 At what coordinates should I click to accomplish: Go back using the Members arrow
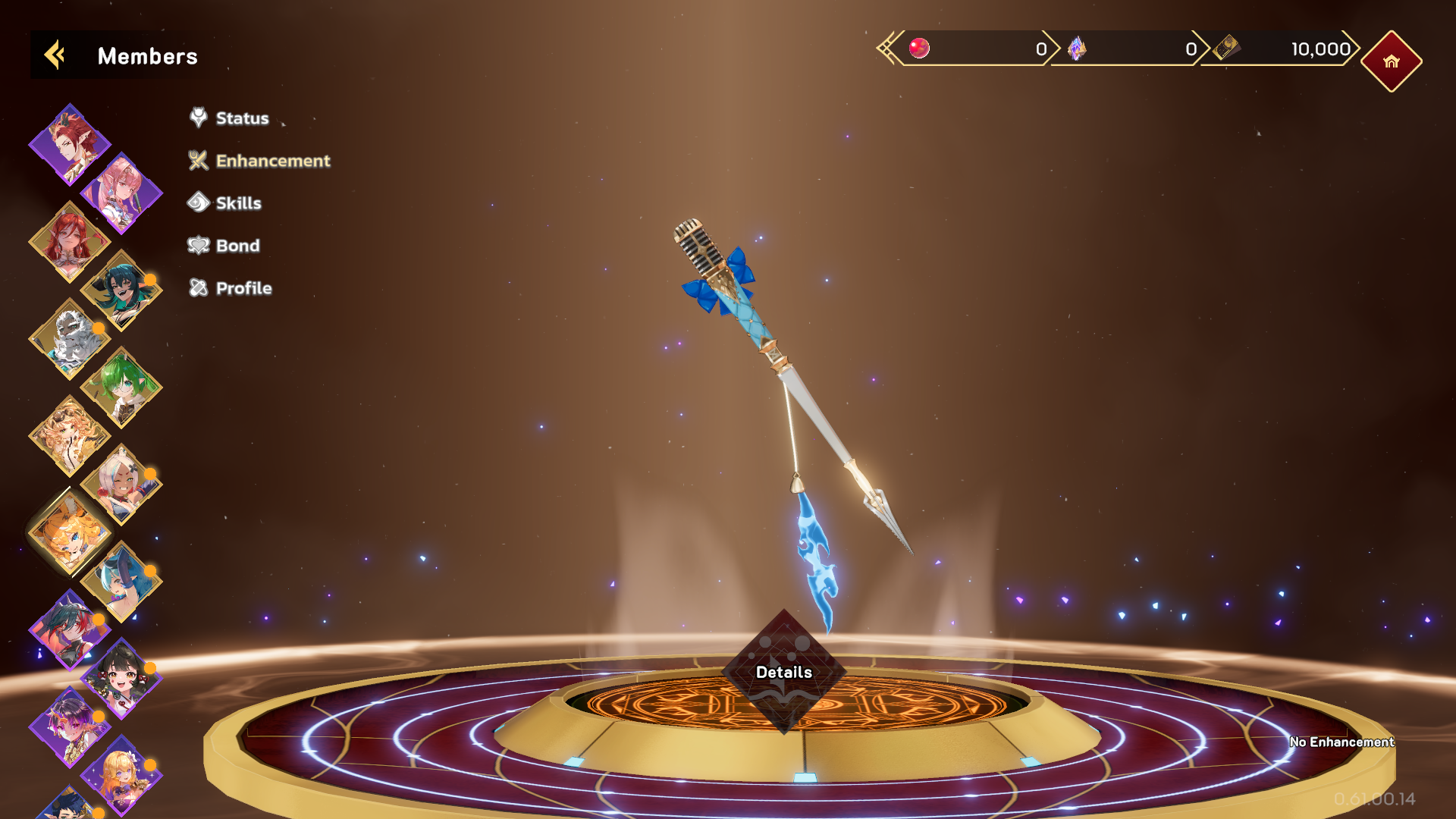point(55,55)
